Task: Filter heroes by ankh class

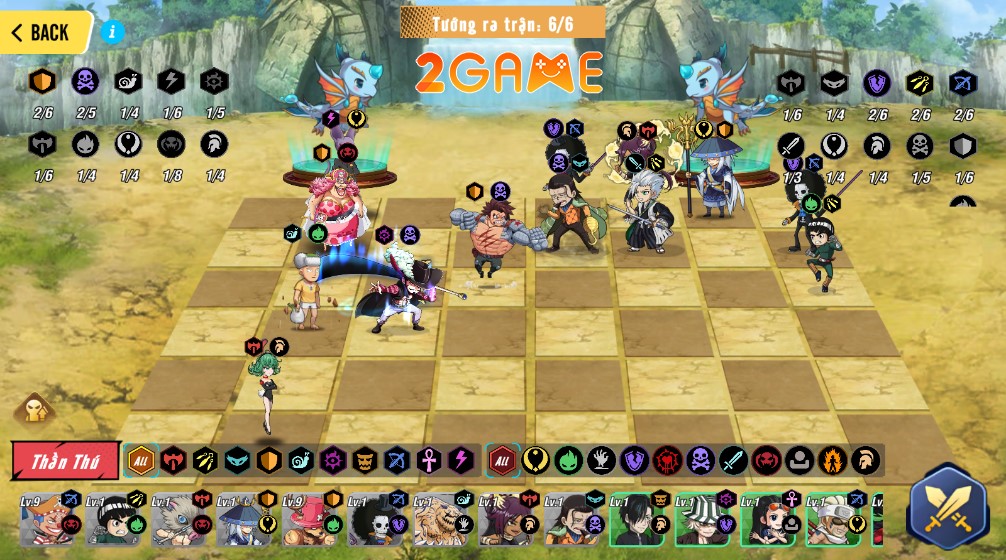Action: tap(428, 460)
